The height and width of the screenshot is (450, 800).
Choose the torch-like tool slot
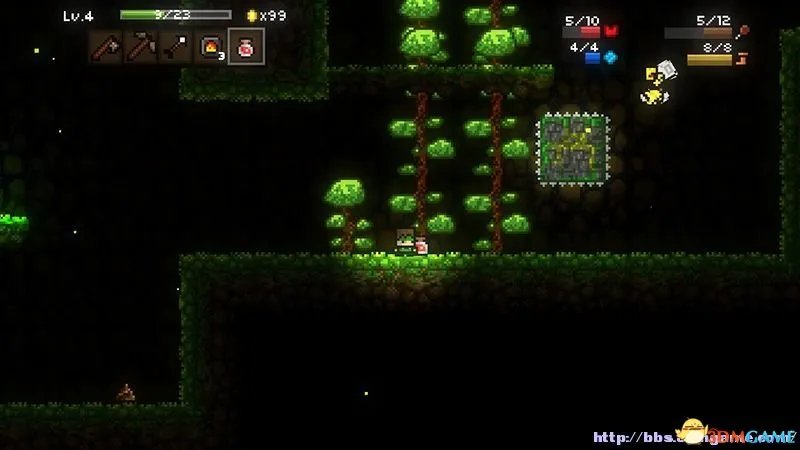click(175, 47)
